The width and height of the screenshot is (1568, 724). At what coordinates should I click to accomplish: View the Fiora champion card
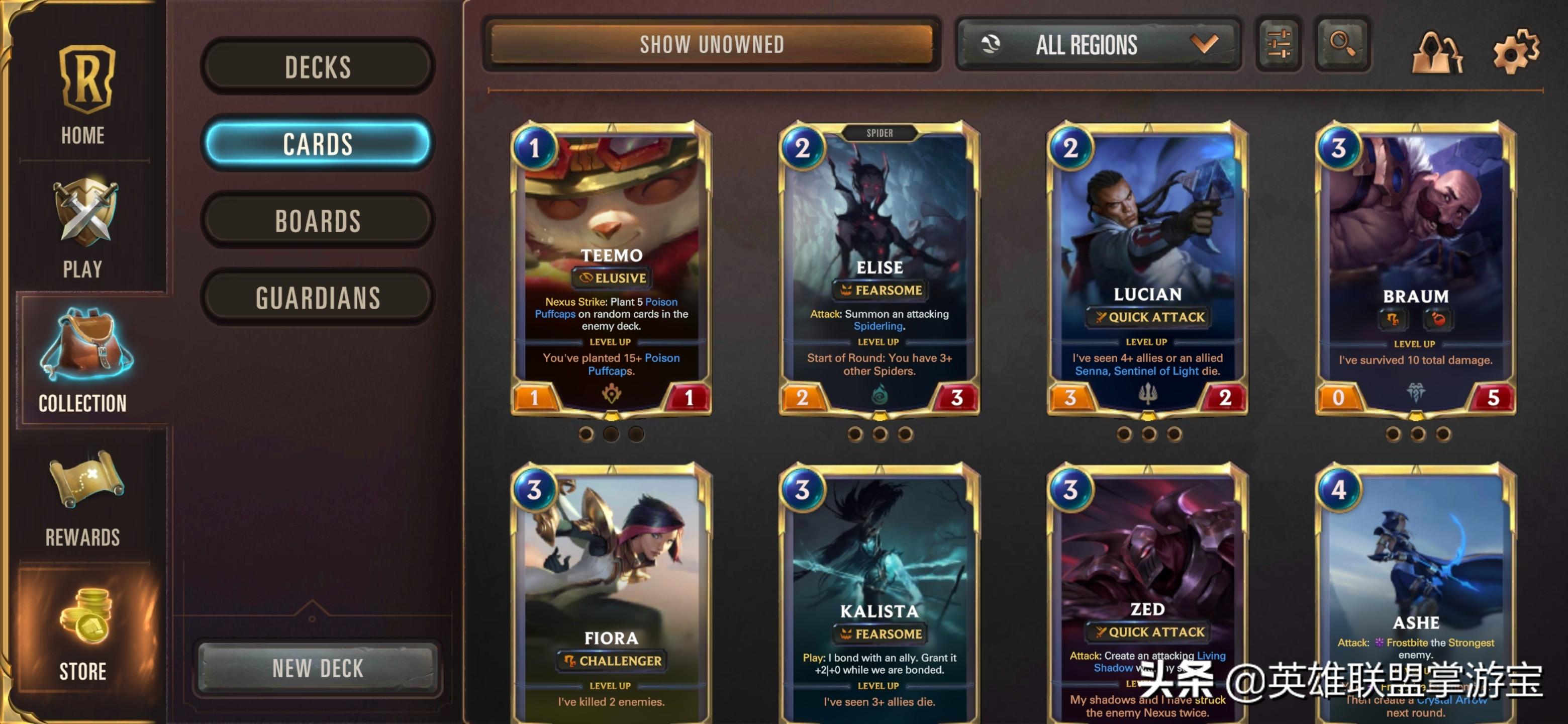[x=611, y=594]
